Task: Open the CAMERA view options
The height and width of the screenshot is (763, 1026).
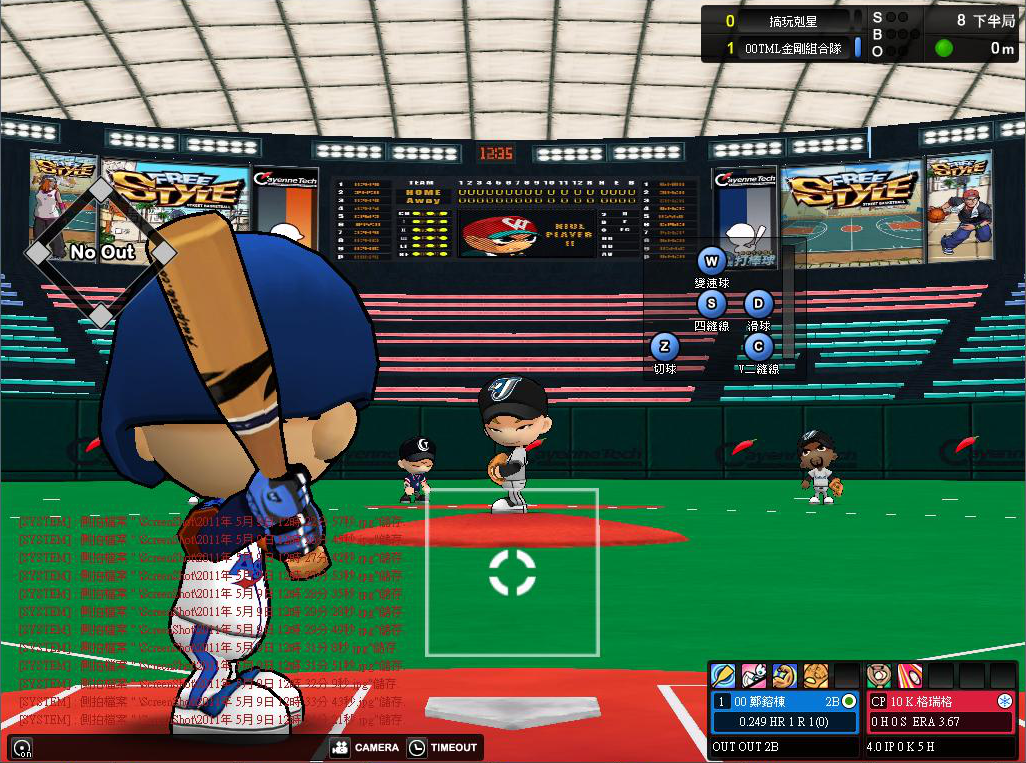Action: pyautogui.click(x=365, y=747)
